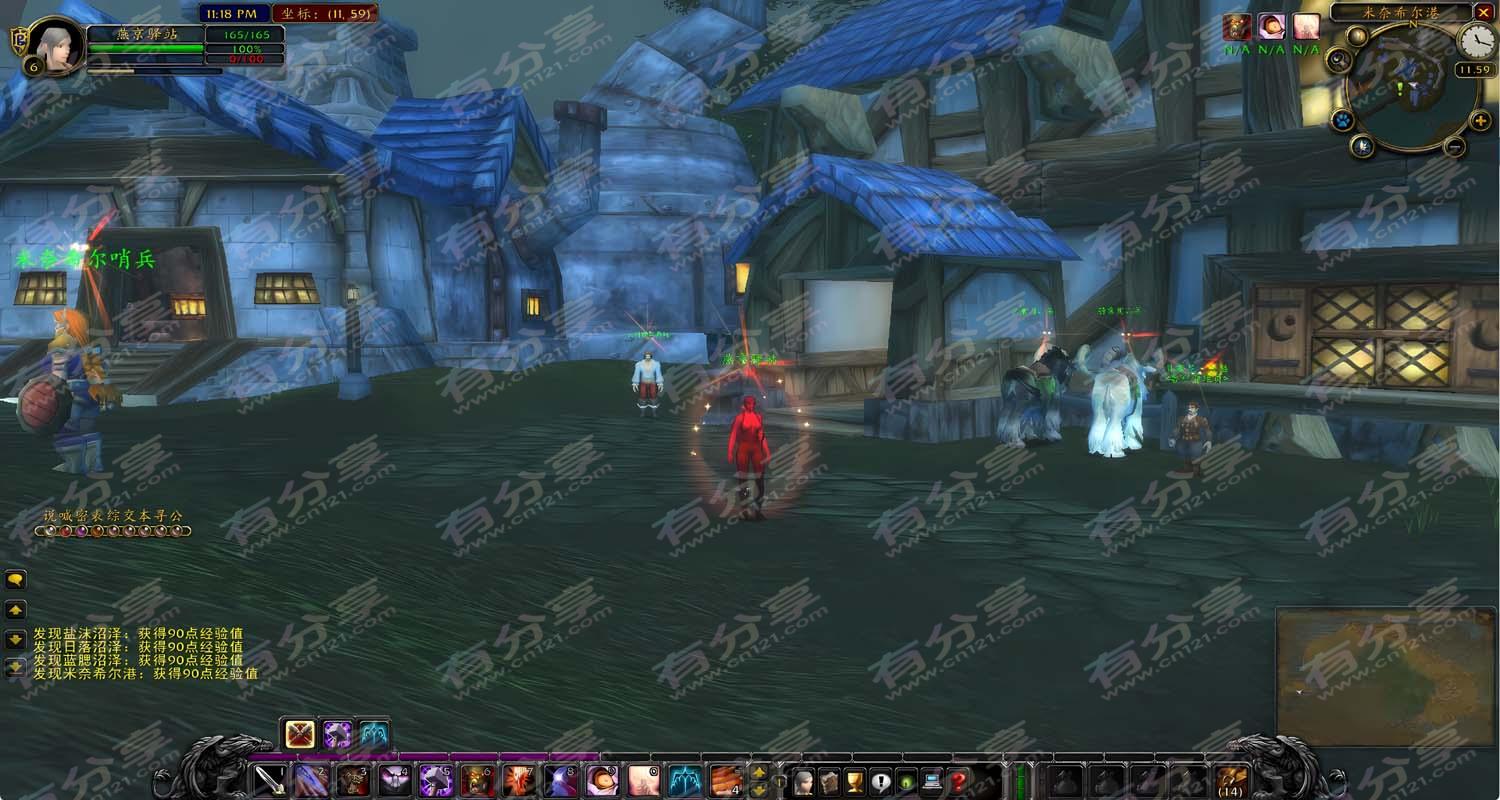Open the achievements gold trophy button

[x=854, y=781]
